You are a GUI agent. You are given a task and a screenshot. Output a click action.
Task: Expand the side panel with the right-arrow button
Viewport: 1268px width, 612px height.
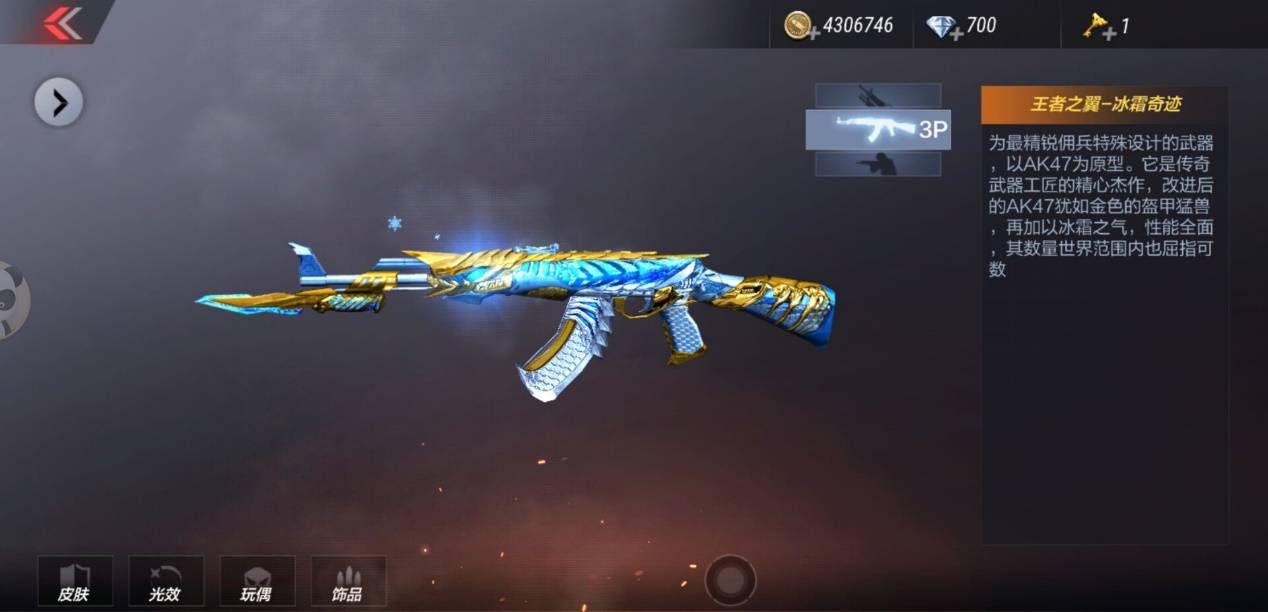pyautogui.click(x=59, y=102)
